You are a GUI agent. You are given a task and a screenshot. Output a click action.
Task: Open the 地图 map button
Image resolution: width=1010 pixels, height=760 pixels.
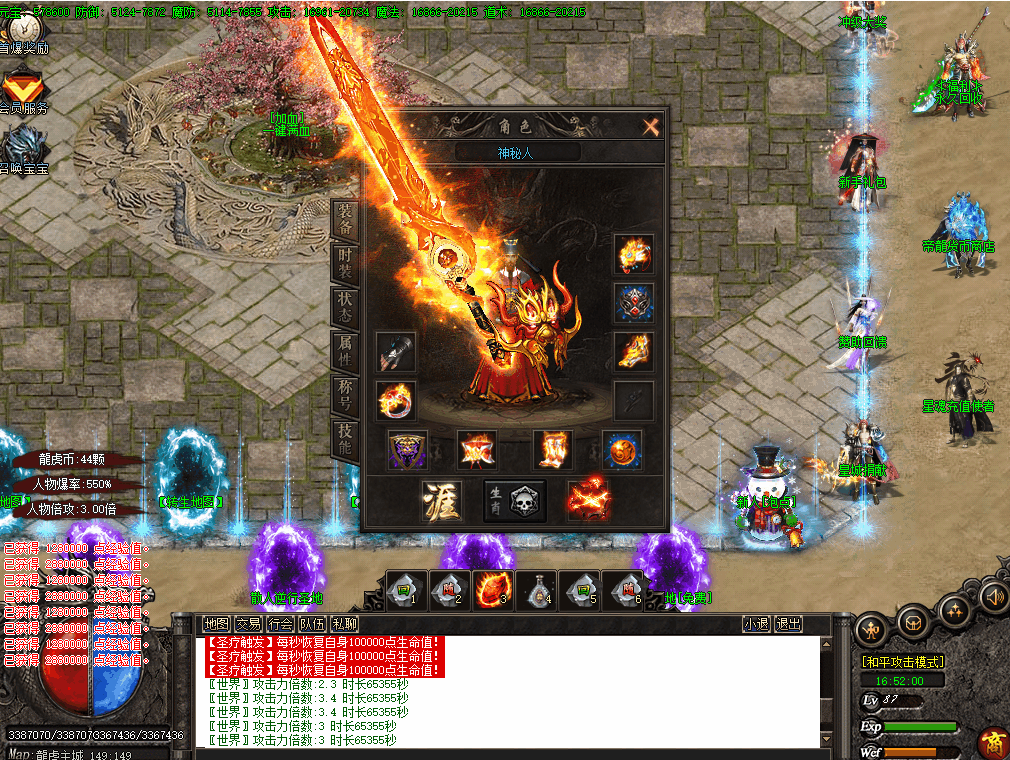pyautogui.click(x=216, y=624)
